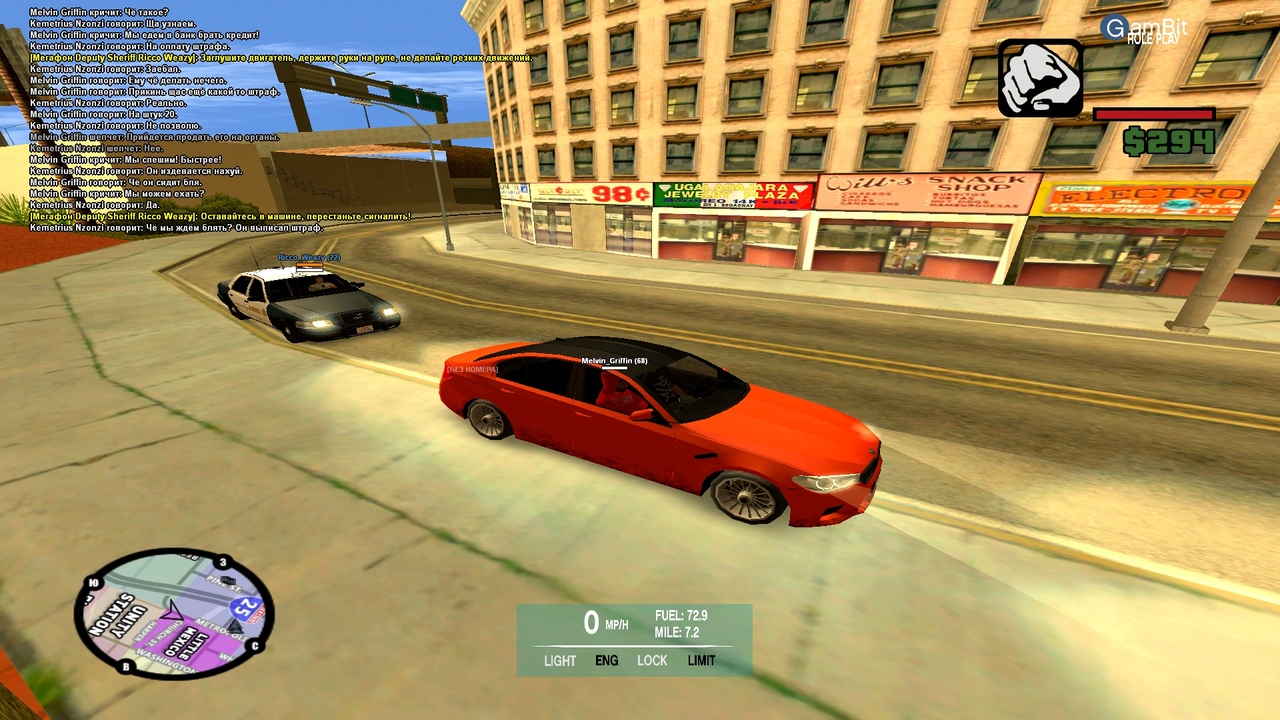This screenshot has height=720, width=1280.
Task: Open the circular radar minimap
Action: pos(174,613)
